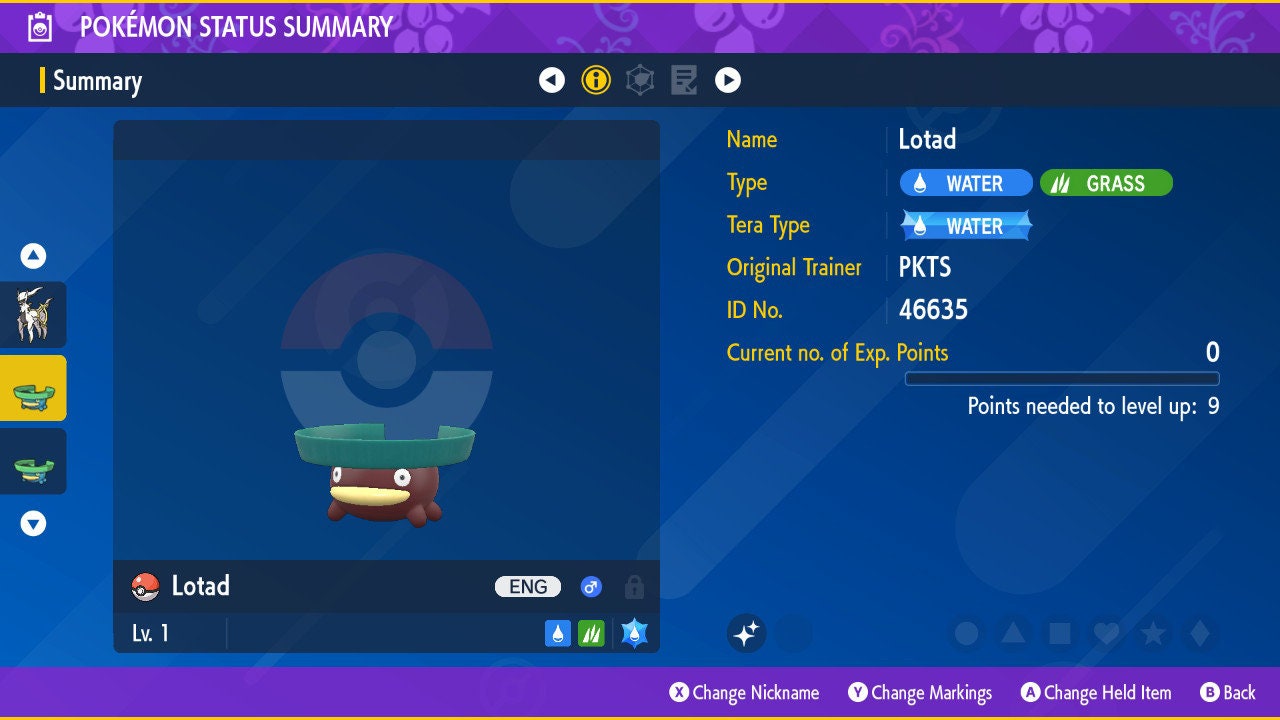
Task: Toggle the diamond marking
Action: (1198, 633)
